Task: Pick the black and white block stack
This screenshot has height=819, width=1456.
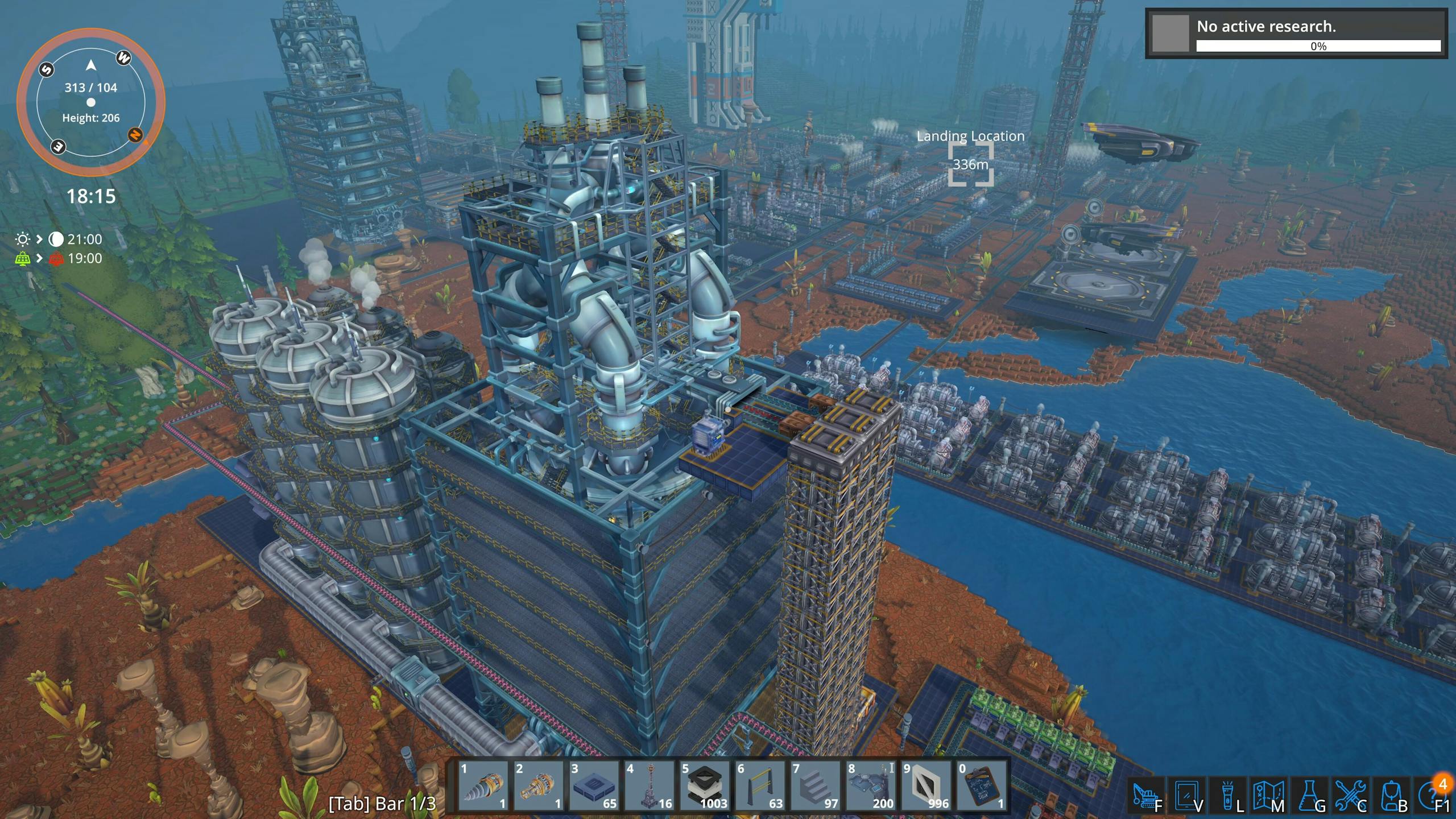Action: tap(705, 786)
